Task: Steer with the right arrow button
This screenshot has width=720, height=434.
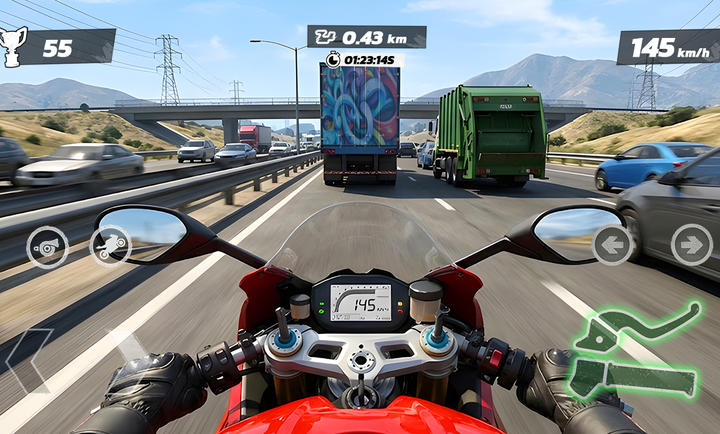Action: pyautogui.click(x=691, y=244)
